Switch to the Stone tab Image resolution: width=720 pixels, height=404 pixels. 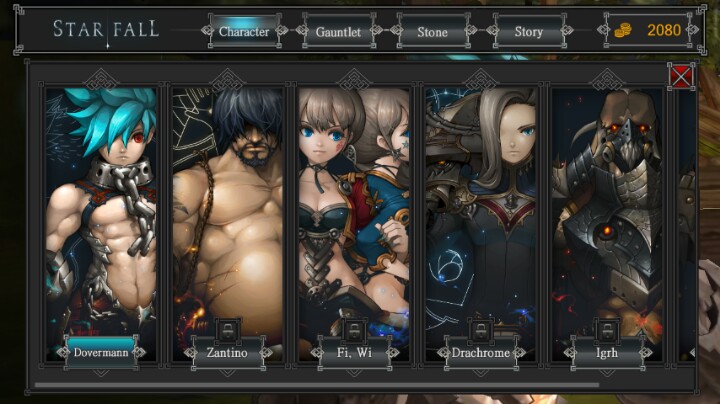point(432,31)
